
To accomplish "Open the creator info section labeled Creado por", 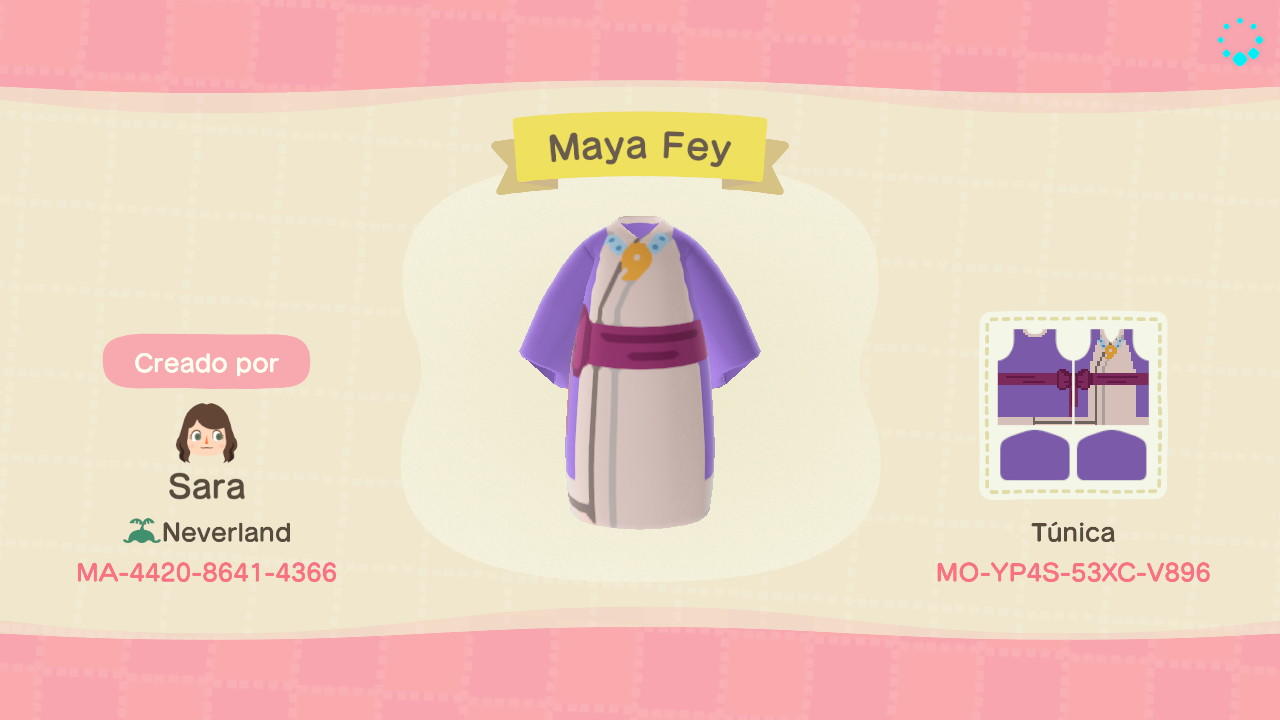I will [x=206, y=362].
